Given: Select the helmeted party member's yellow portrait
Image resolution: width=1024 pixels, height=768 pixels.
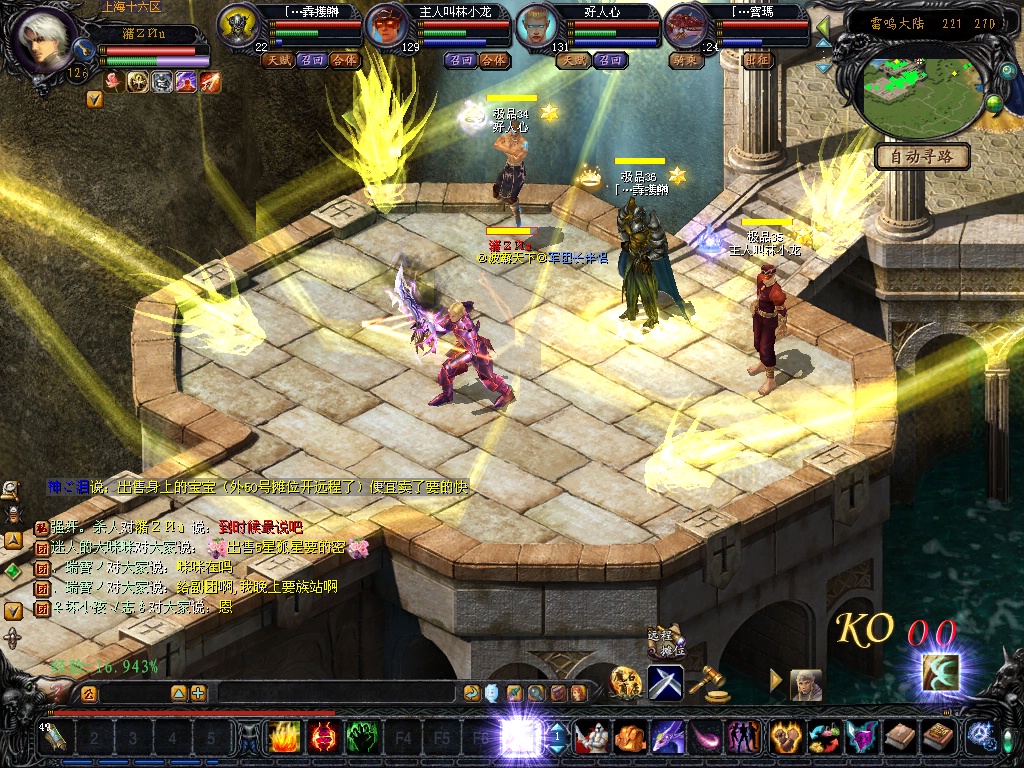Looking at the screenshot, I should (238, 25).
